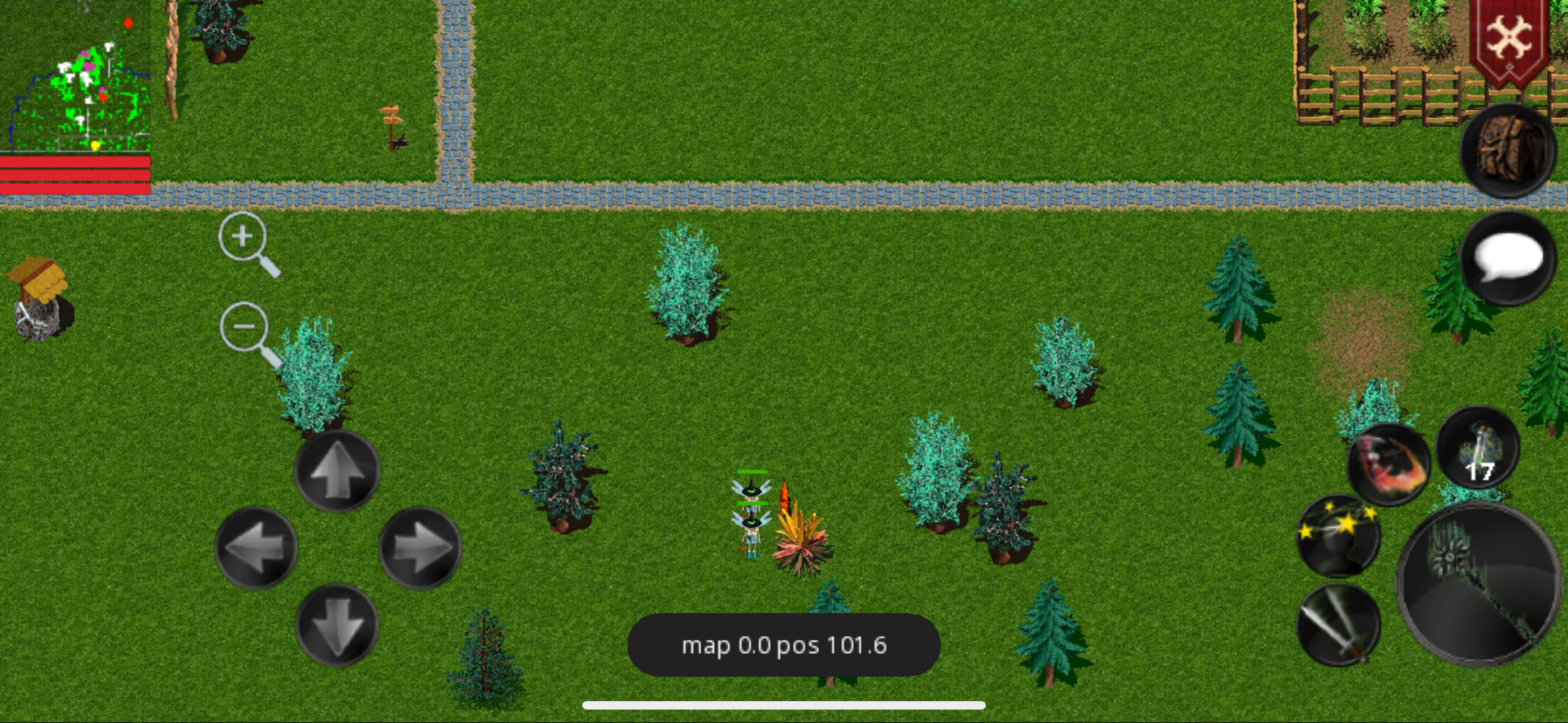Open the red crossed-bones banner menu

1509,40
